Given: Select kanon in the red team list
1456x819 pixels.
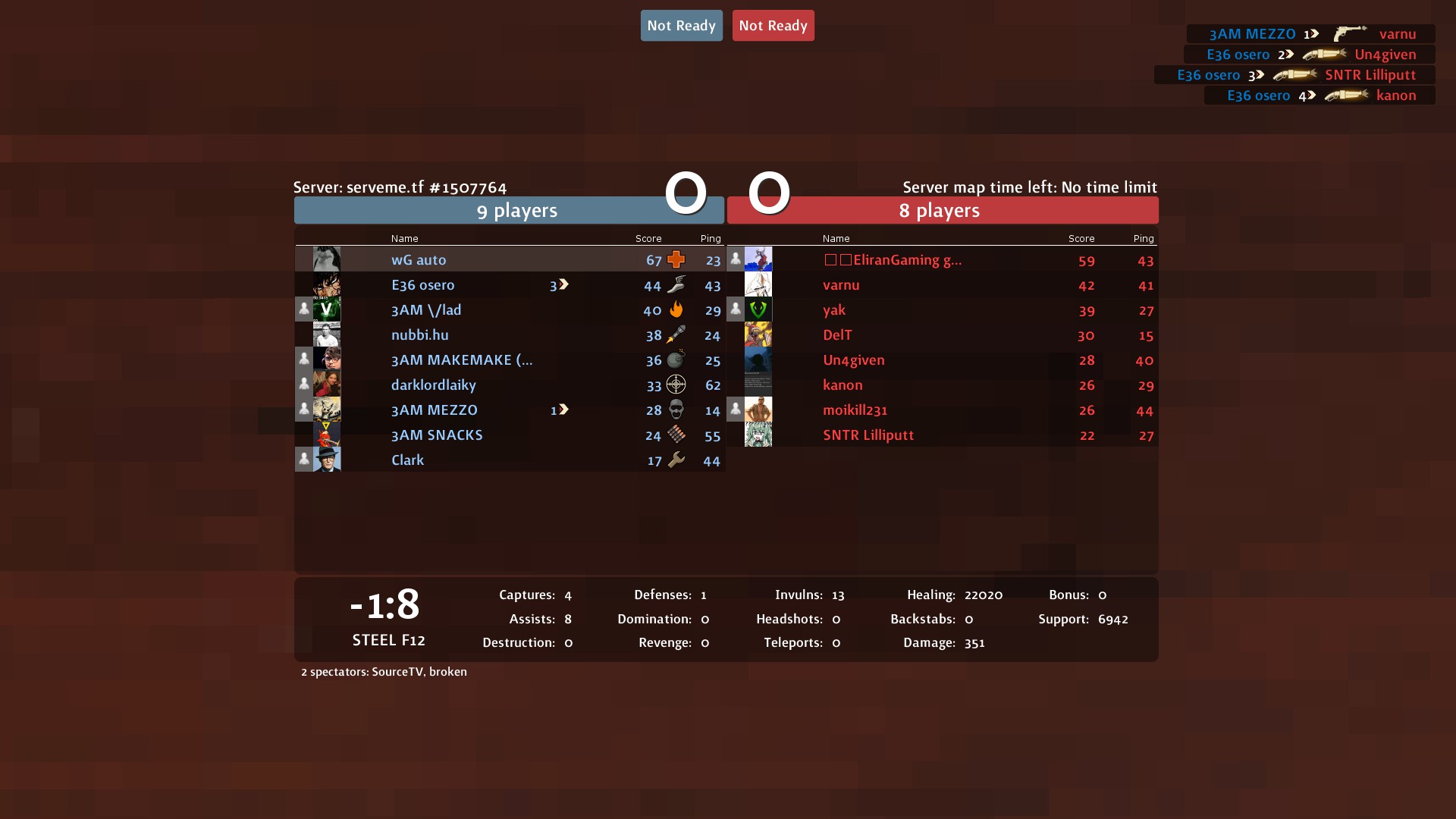Looking at the screenshot, I should [843, 385].
